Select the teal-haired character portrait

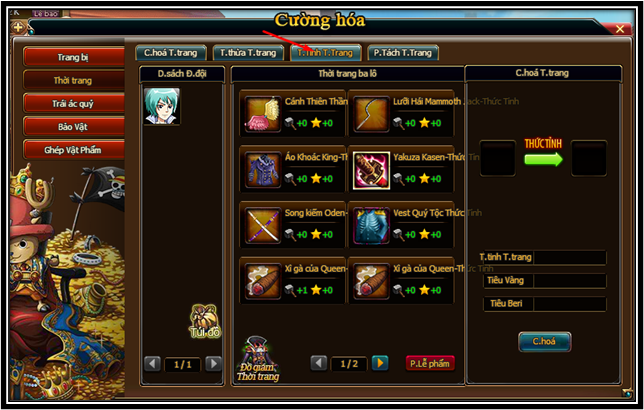[x=162, y=106]
